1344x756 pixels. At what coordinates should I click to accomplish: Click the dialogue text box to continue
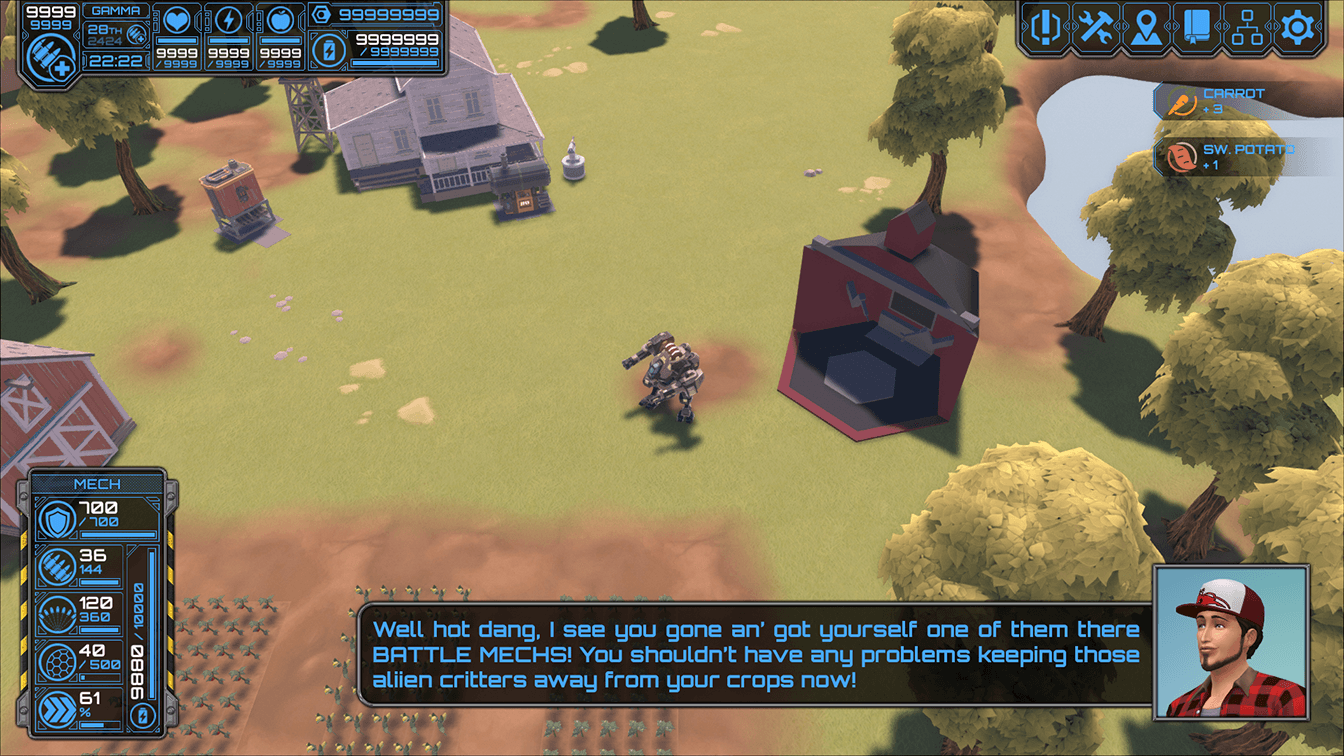coord(756,655)
